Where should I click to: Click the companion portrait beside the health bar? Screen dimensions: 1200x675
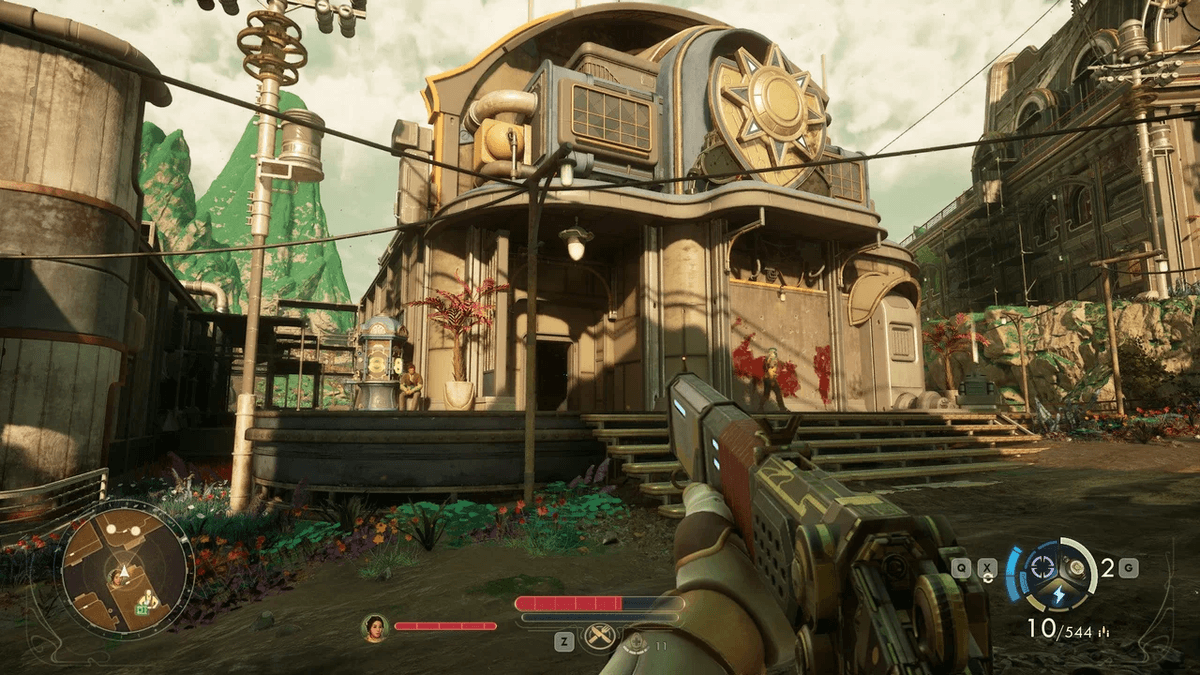pos(375,627)
